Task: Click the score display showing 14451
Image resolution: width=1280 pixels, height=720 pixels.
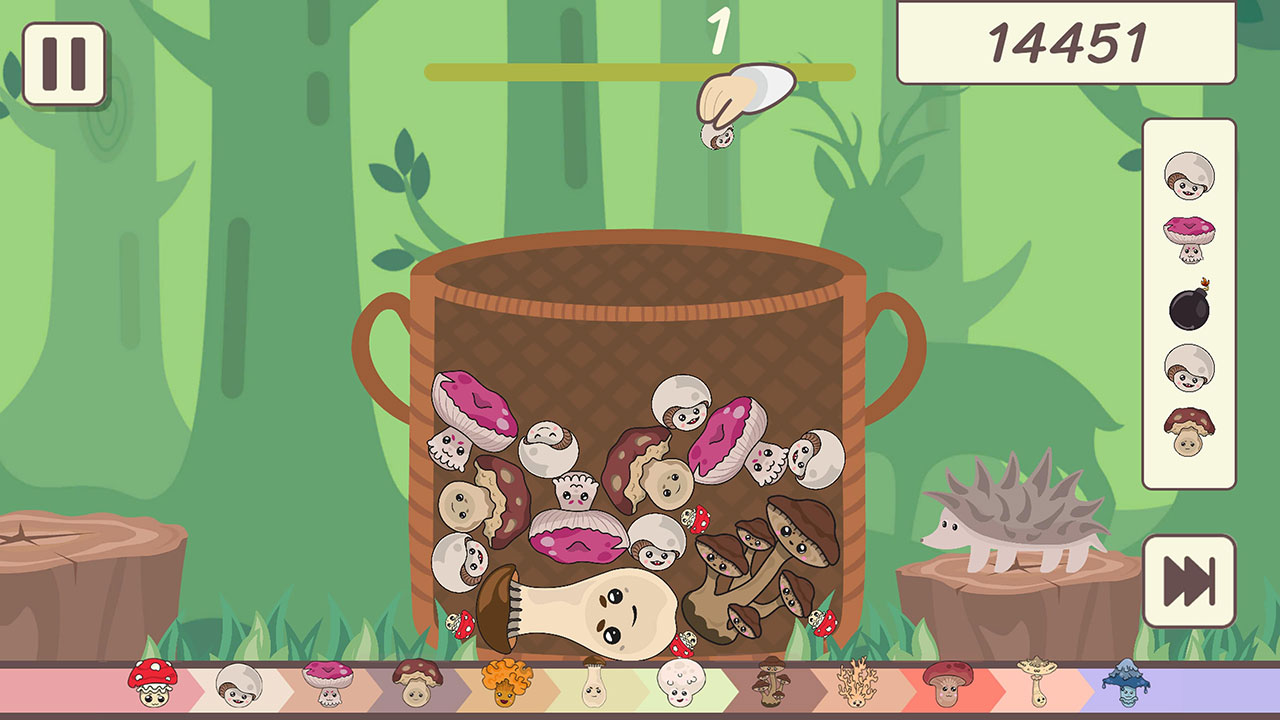Action: click(x=1068, y=40)
